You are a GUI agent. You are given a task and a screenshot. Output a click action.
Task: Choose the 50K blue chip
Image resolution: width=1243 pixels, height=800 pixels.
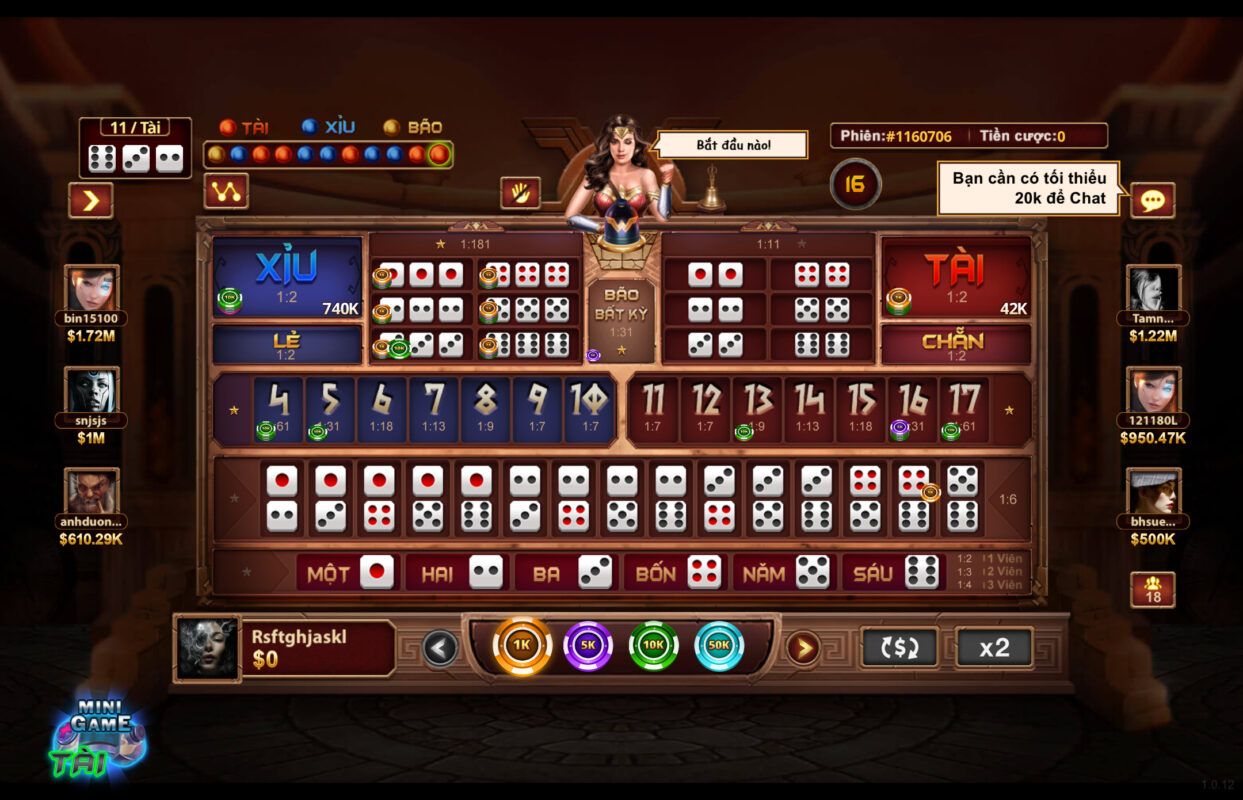pyautogui.click(x=719, y=646)
